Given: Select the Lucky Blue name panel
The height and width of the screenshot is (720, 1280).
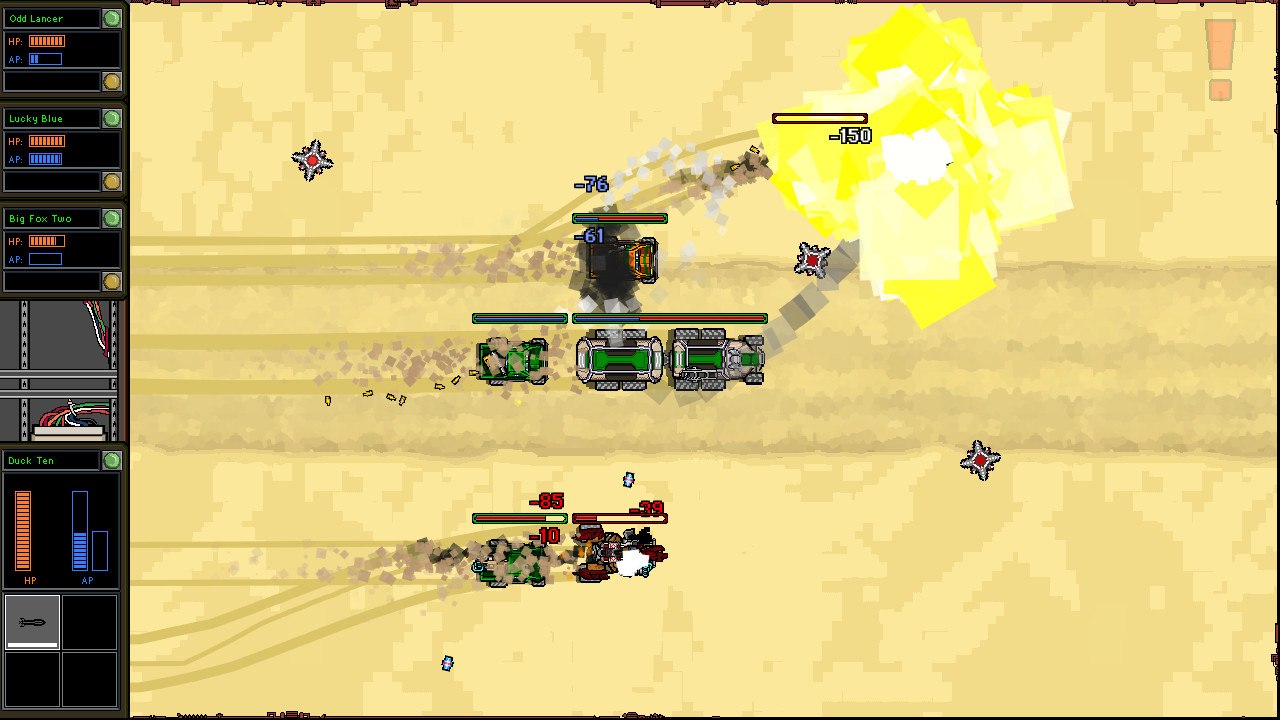Looking at the screenshot, I should (52, 119).
